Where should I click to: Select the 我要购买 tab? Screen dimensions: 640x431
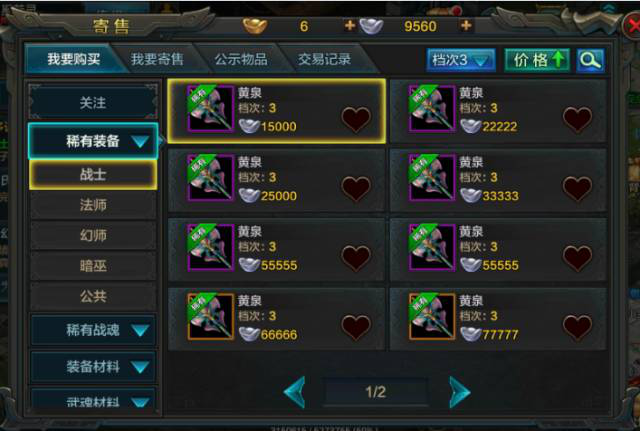click(74, 60)
